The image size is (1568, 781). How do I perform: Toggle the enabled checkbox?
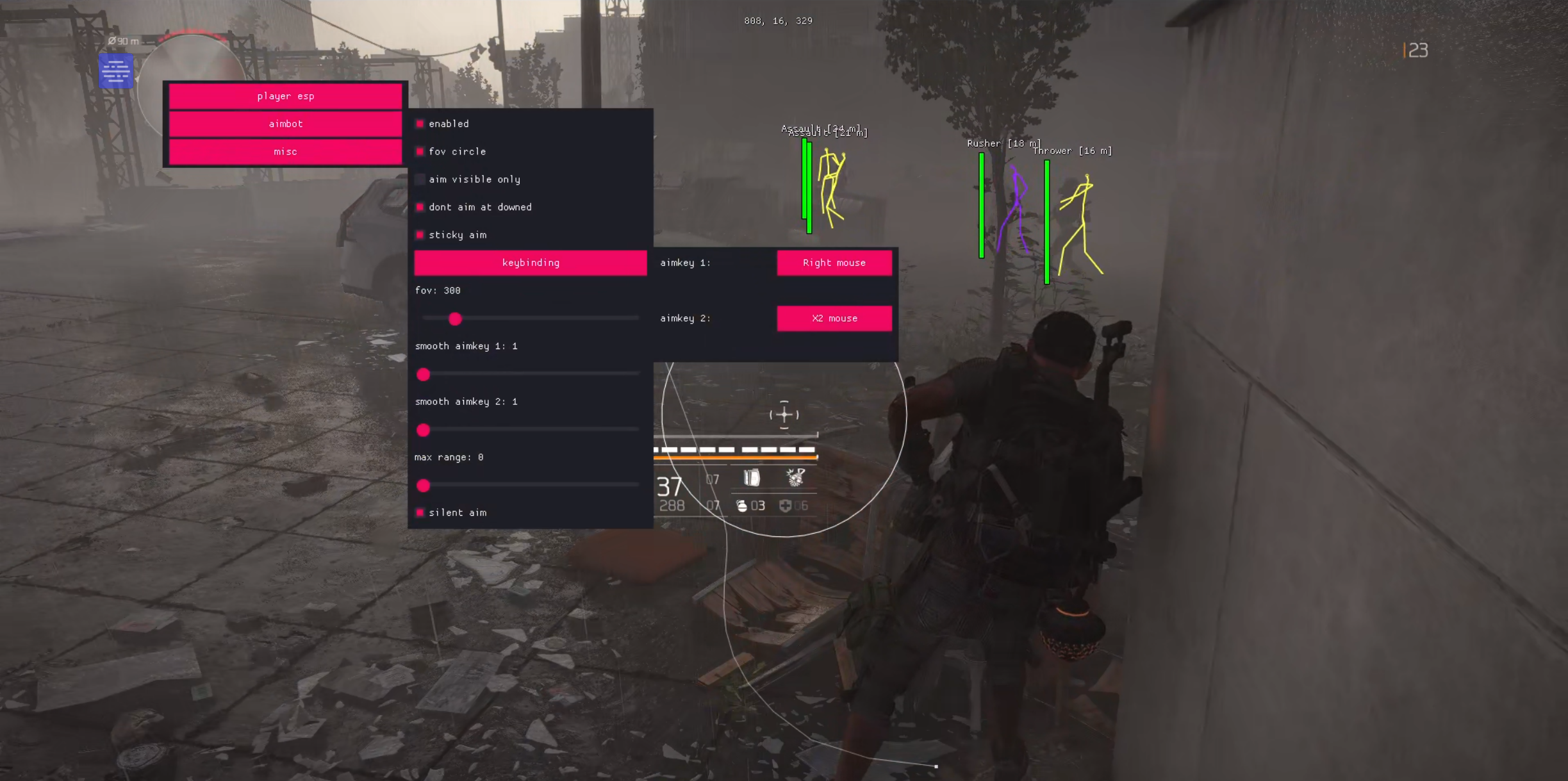(420, 124)
